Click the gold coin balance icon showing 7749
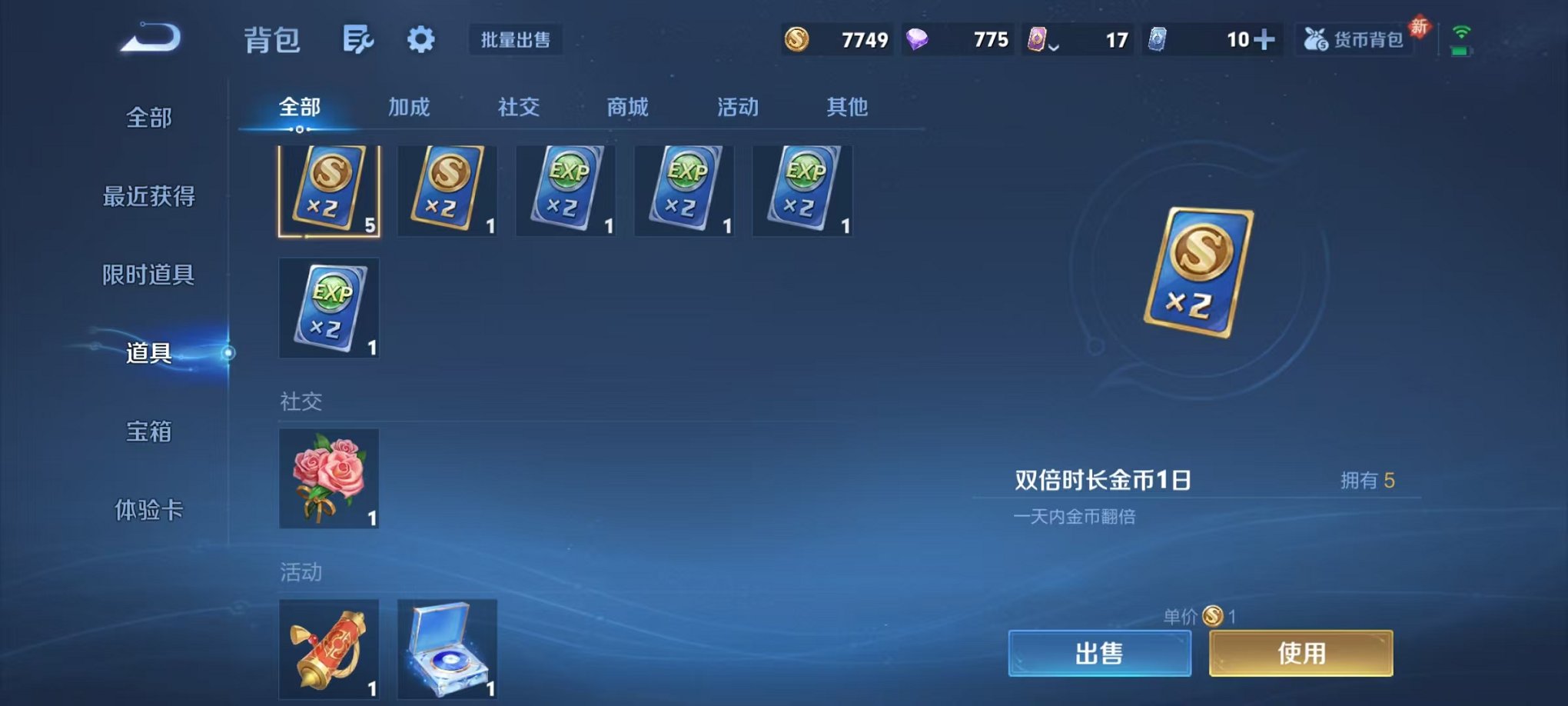This screenshot has width=1568, height=706. 796,38
